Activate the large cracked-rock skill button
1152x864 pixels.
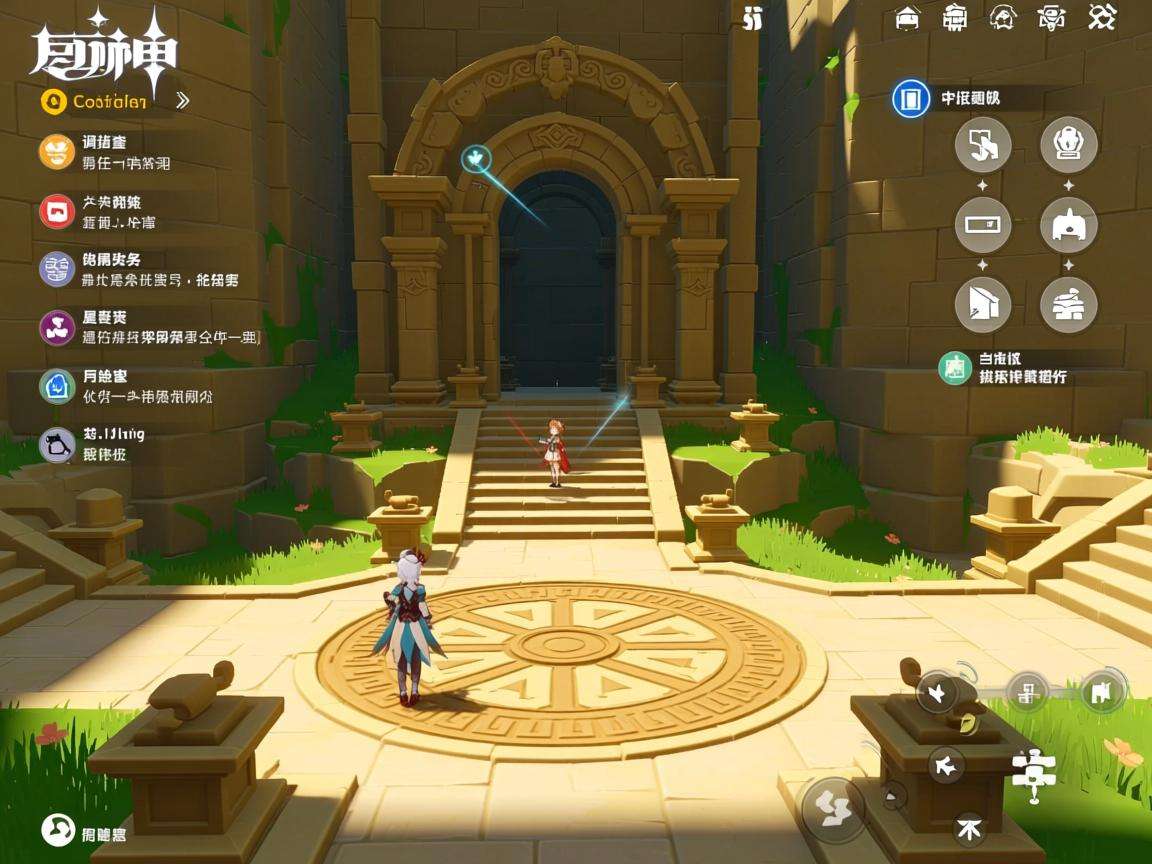(832, 805)
